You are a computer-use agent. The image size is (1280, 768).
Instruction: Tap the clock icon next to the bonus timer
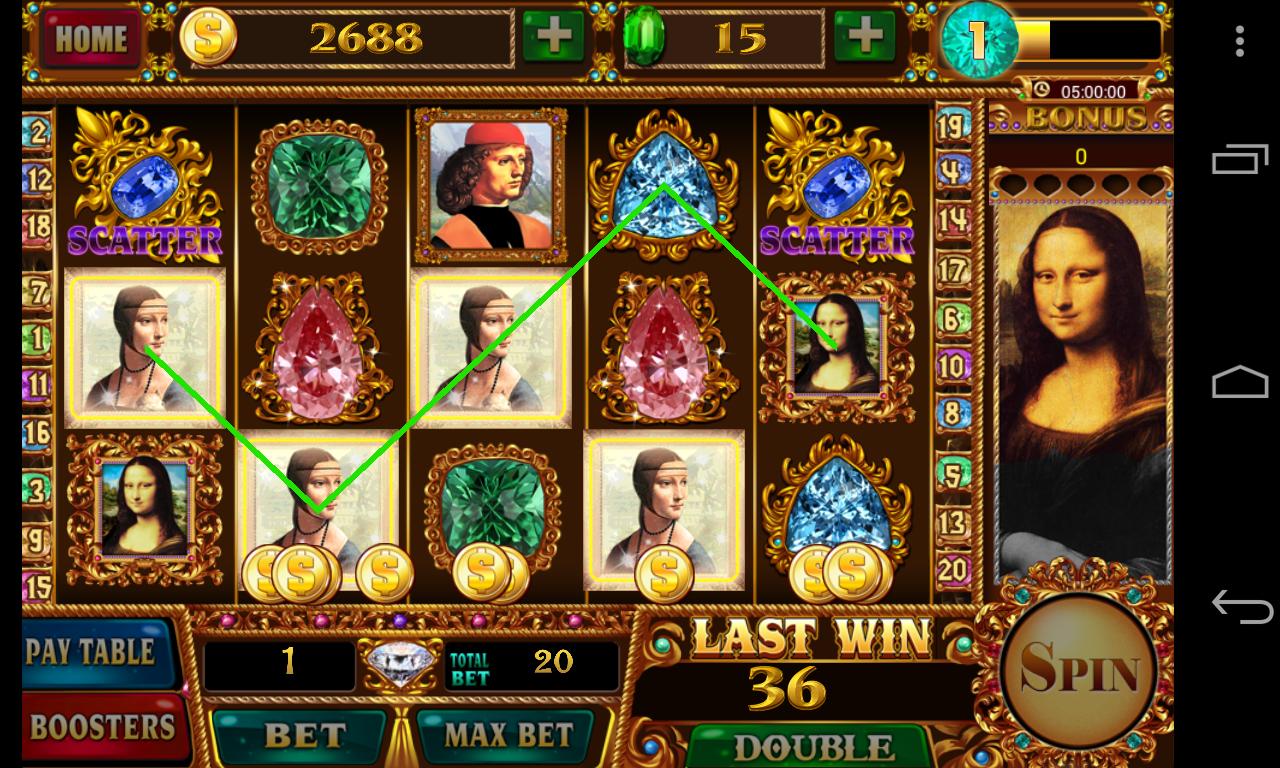coord(1041,89)
